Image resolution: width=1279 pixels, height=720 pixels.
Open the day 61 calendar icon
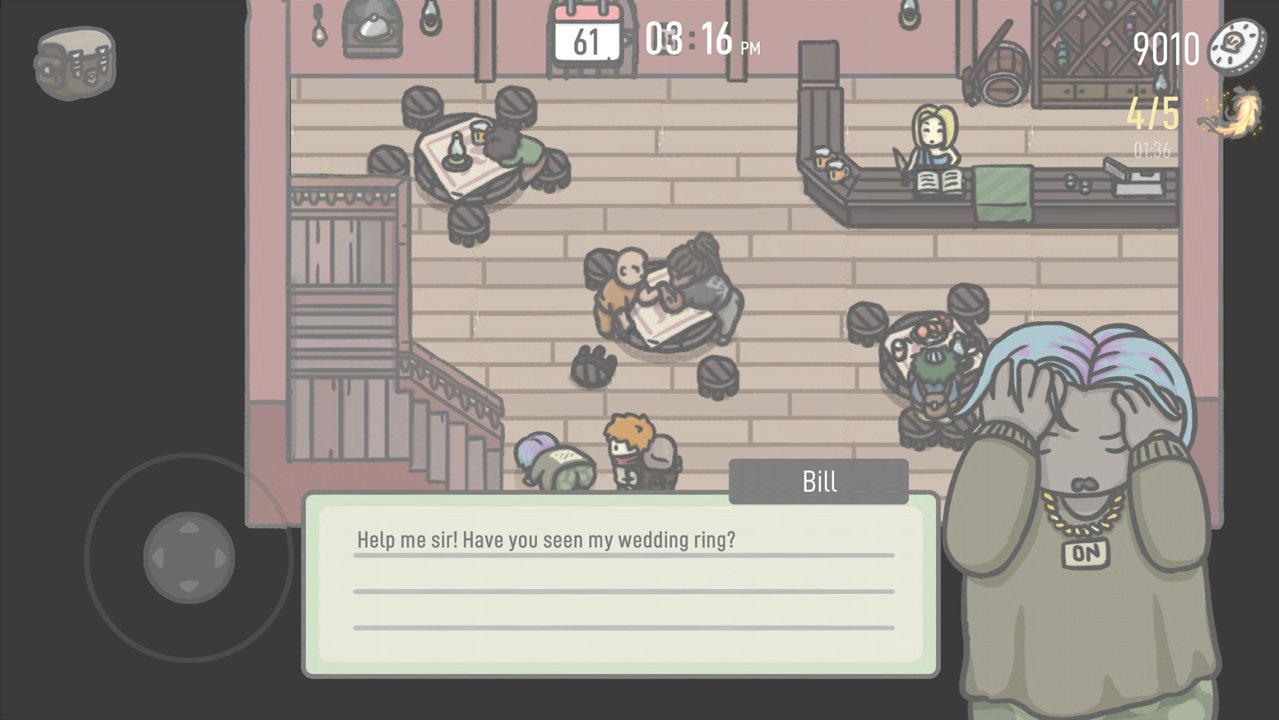pyautogui.click(x=587, y=38)
